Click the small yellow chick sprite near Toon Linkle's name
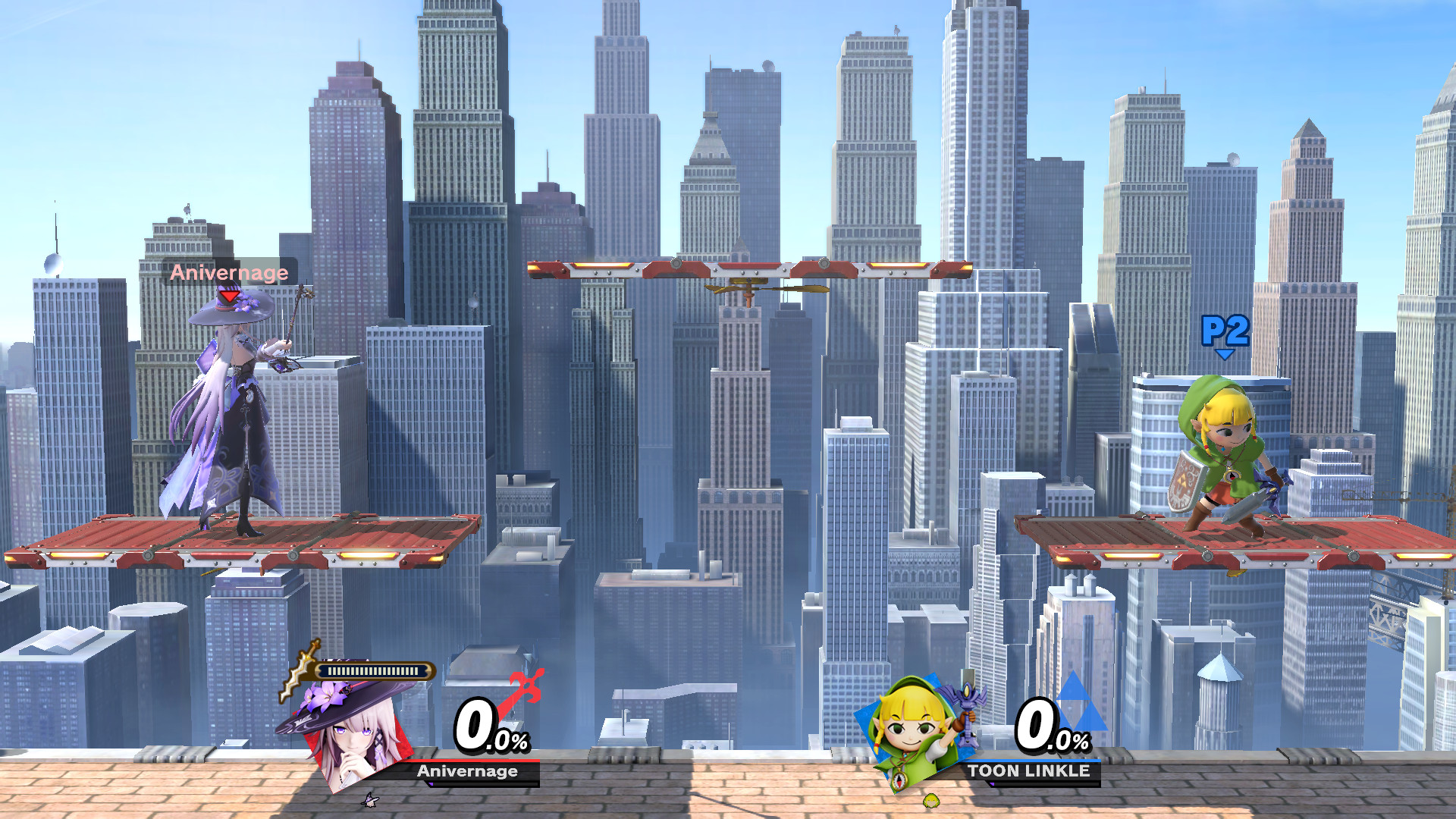 coord(931,802)
